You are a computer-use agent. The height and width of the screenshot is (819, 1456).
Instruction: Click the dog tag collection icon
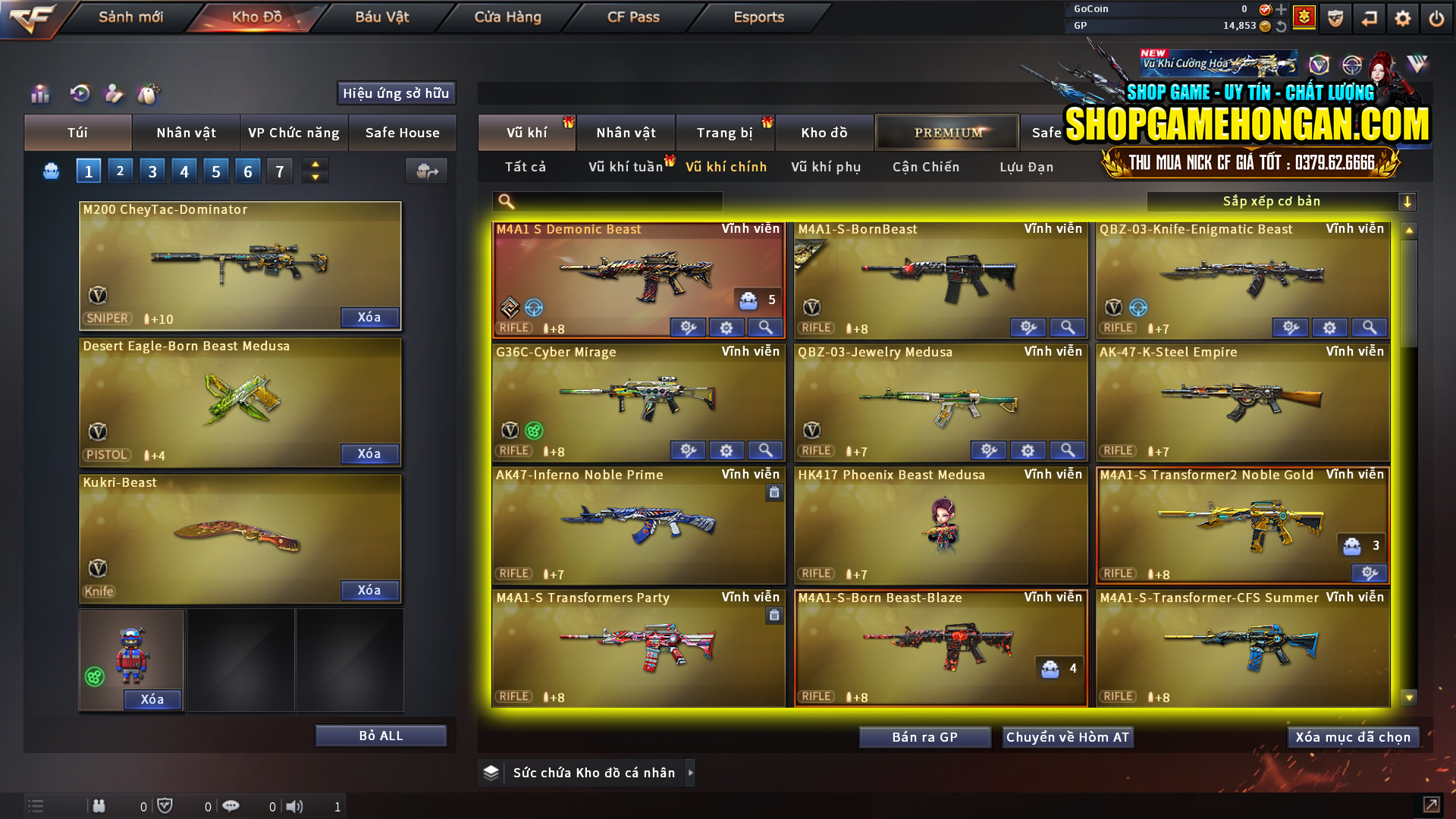[149, 94]
